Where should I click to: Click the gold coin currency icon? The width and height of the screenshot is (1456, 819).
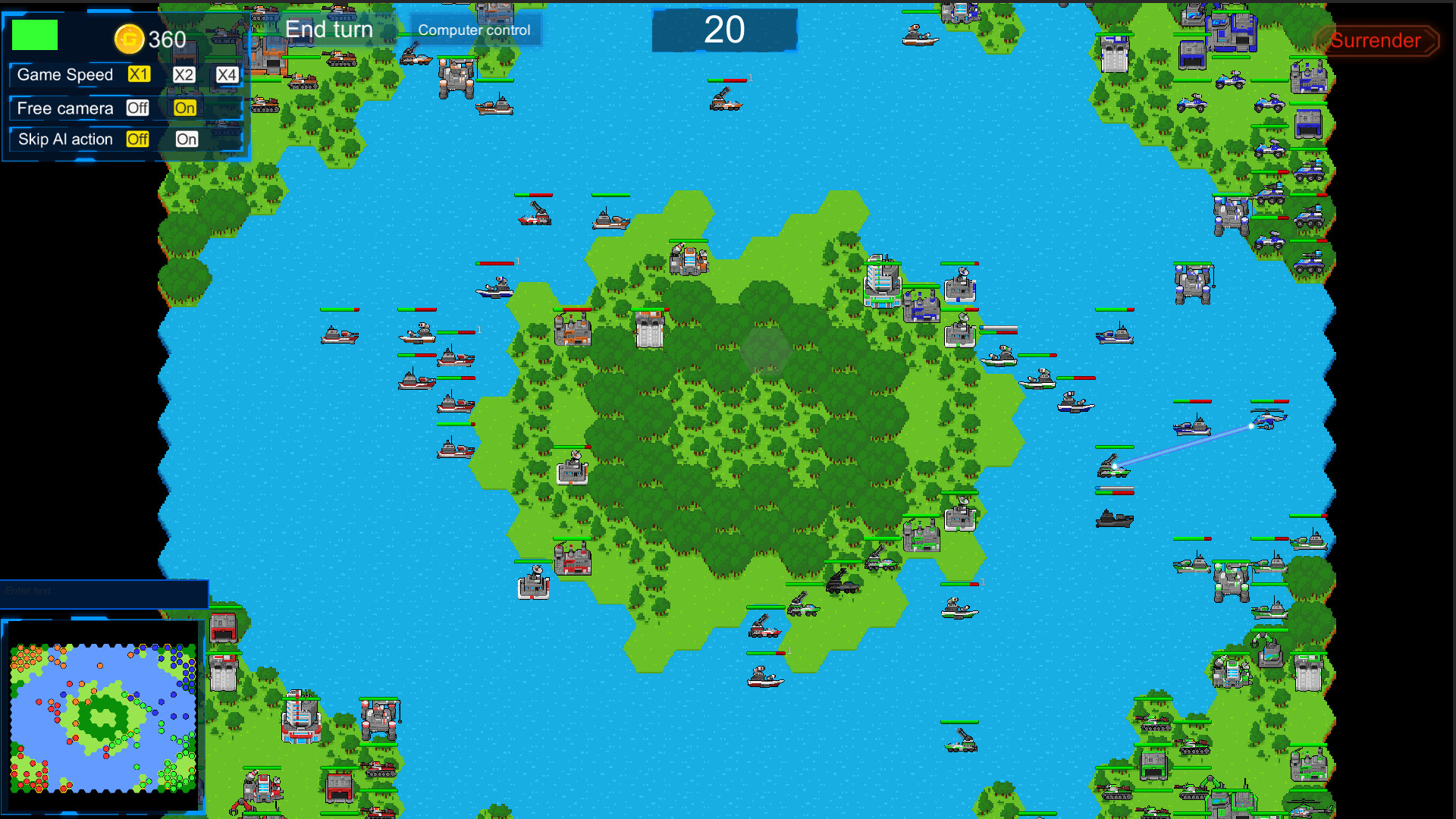(x=129, y=39)
